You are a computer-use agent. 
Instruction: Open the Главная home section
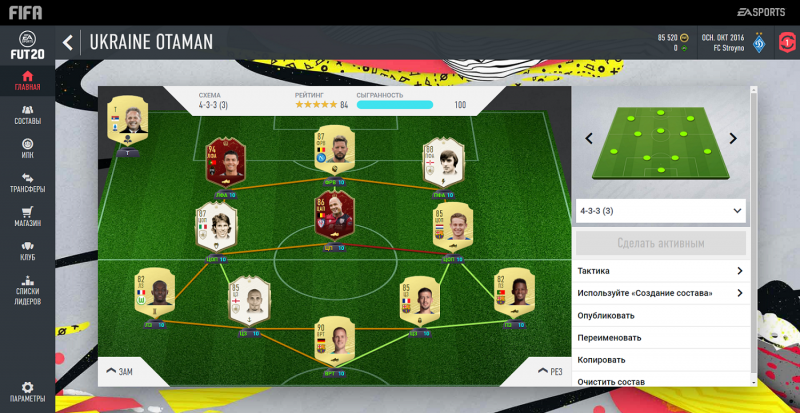tap(27, 80)
